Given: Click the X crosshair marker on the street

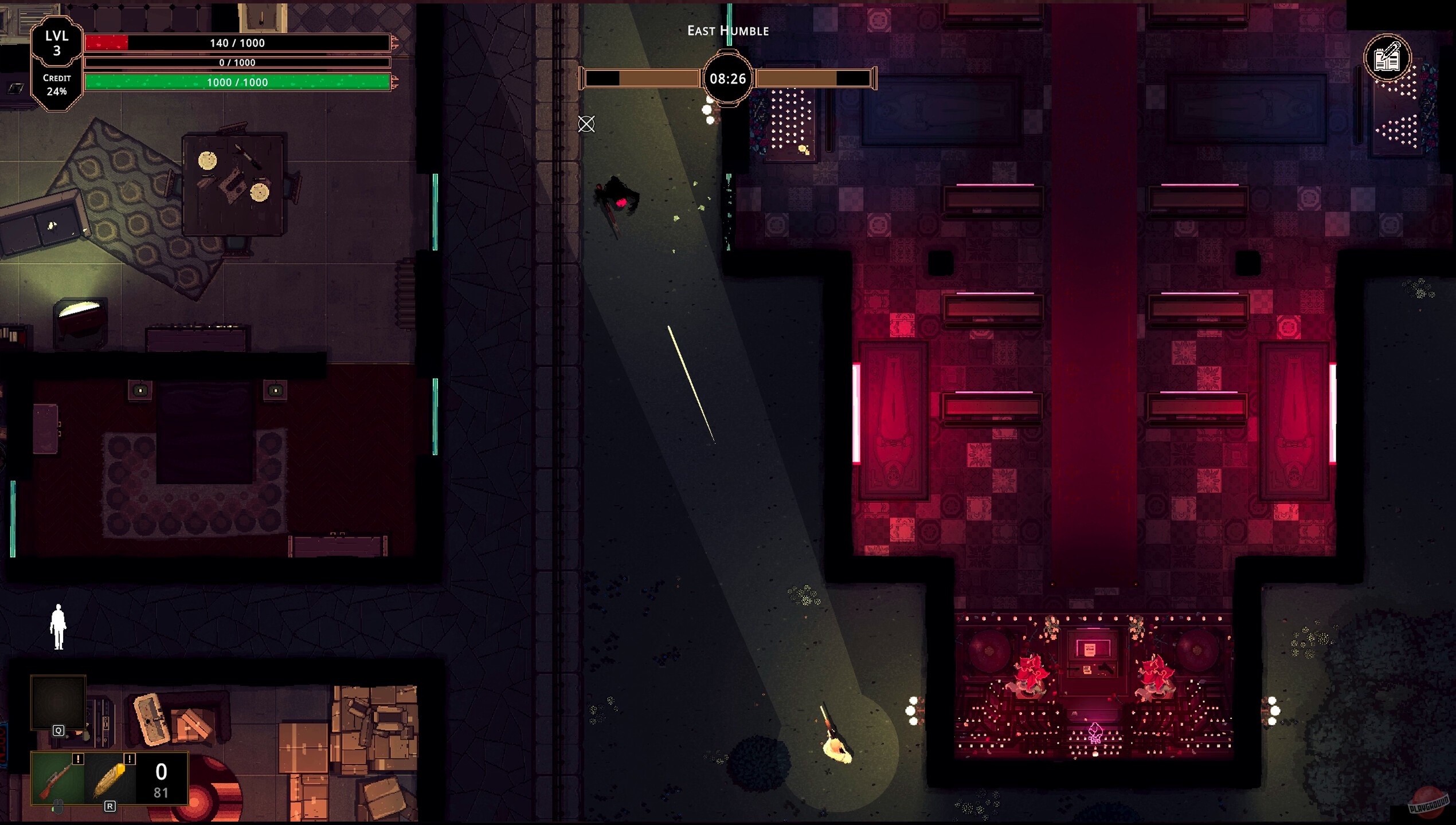Looking at the screenshot, I should click(586, 125).
